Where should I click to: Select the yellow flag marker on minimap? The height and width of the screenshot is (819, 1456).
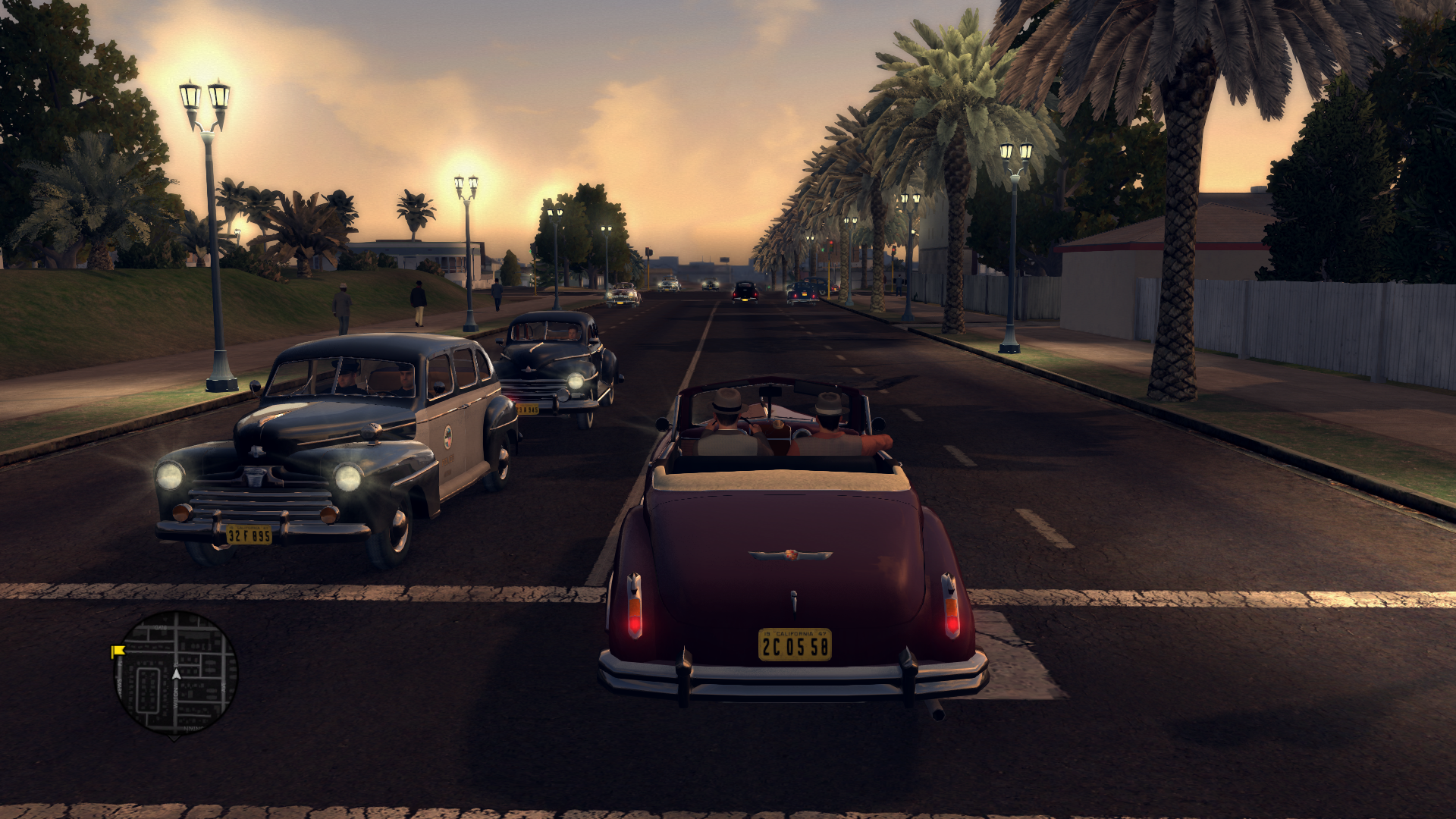[118, 651]
